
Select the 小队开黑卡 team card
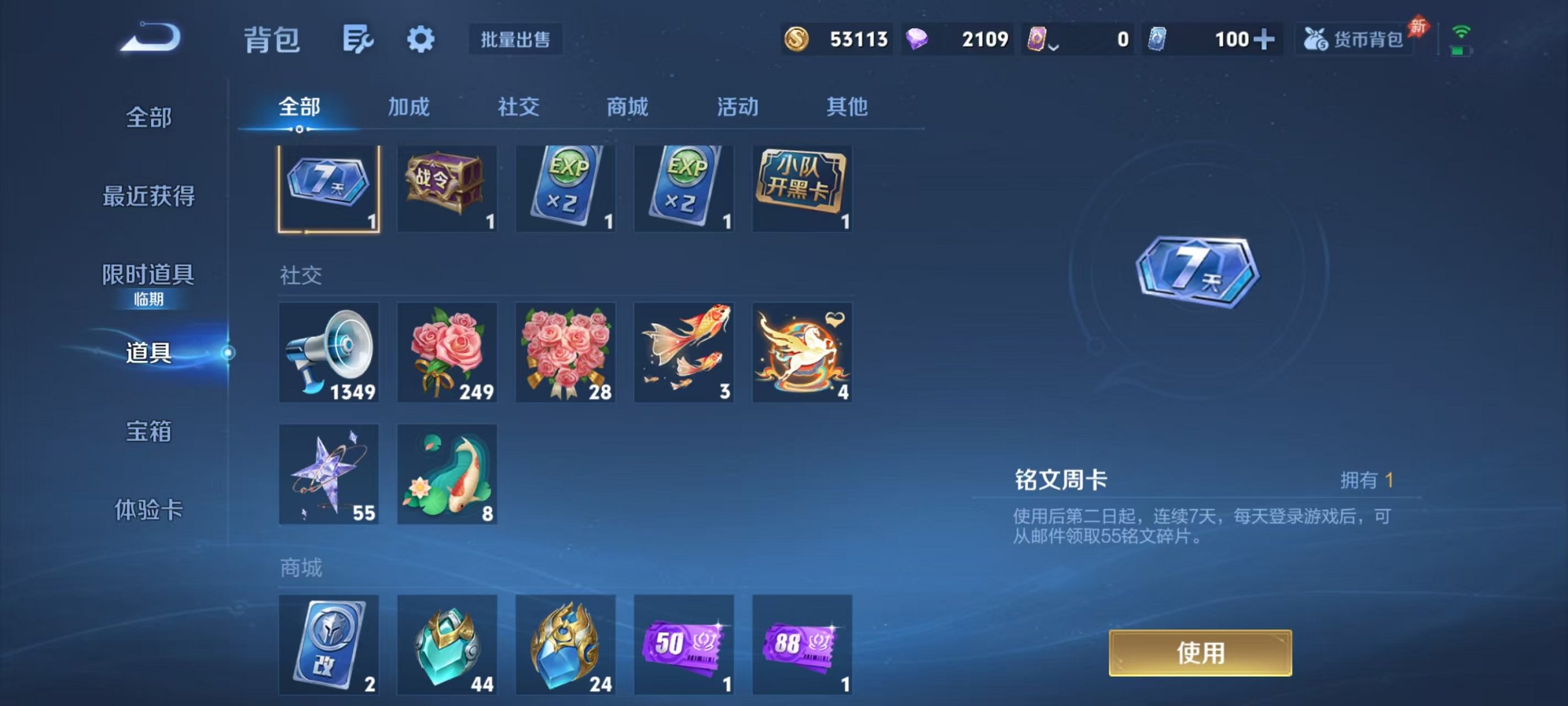click(x=802, y=188)
